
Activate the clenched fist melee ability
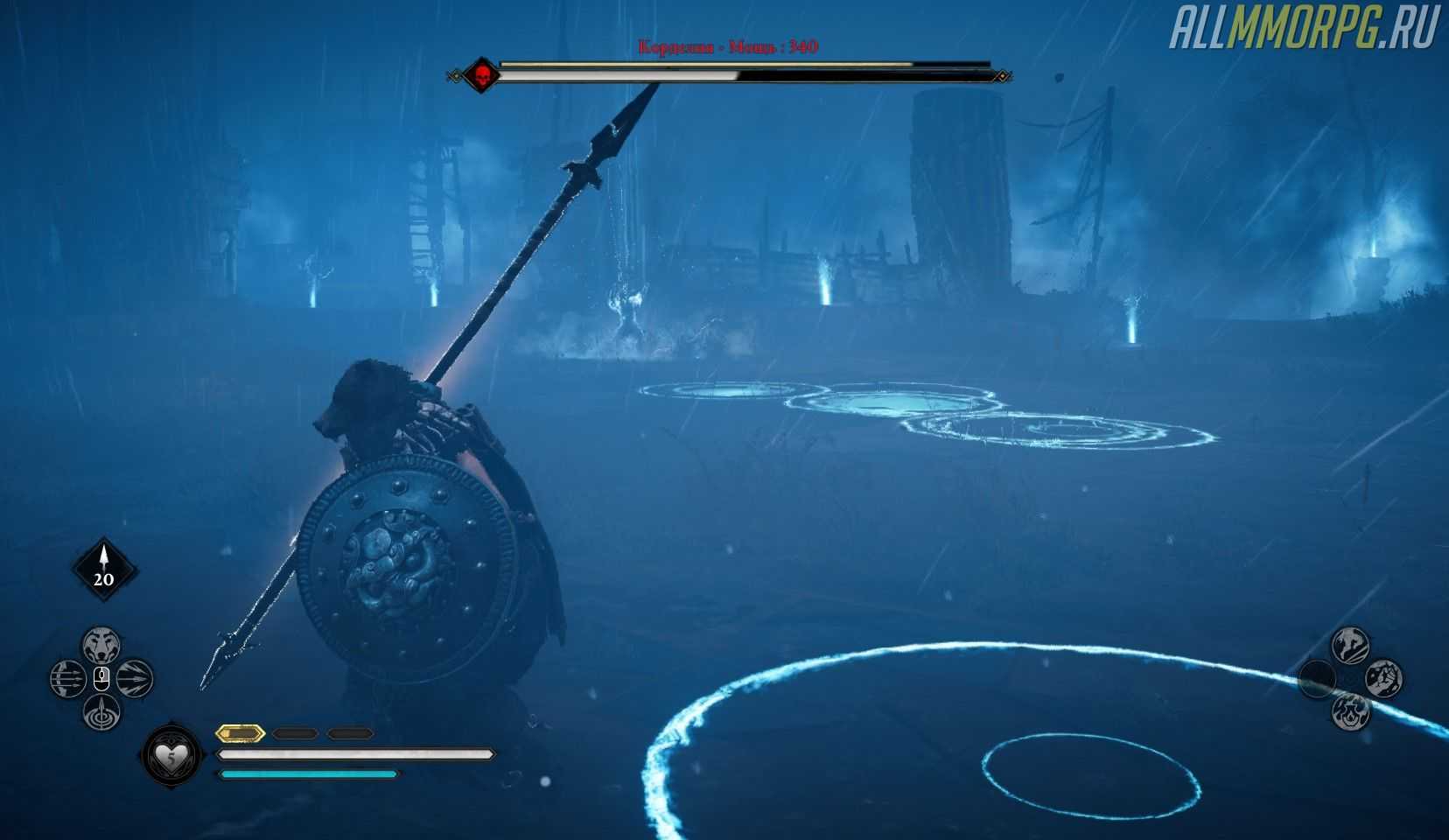click(x=1383, y=678)
